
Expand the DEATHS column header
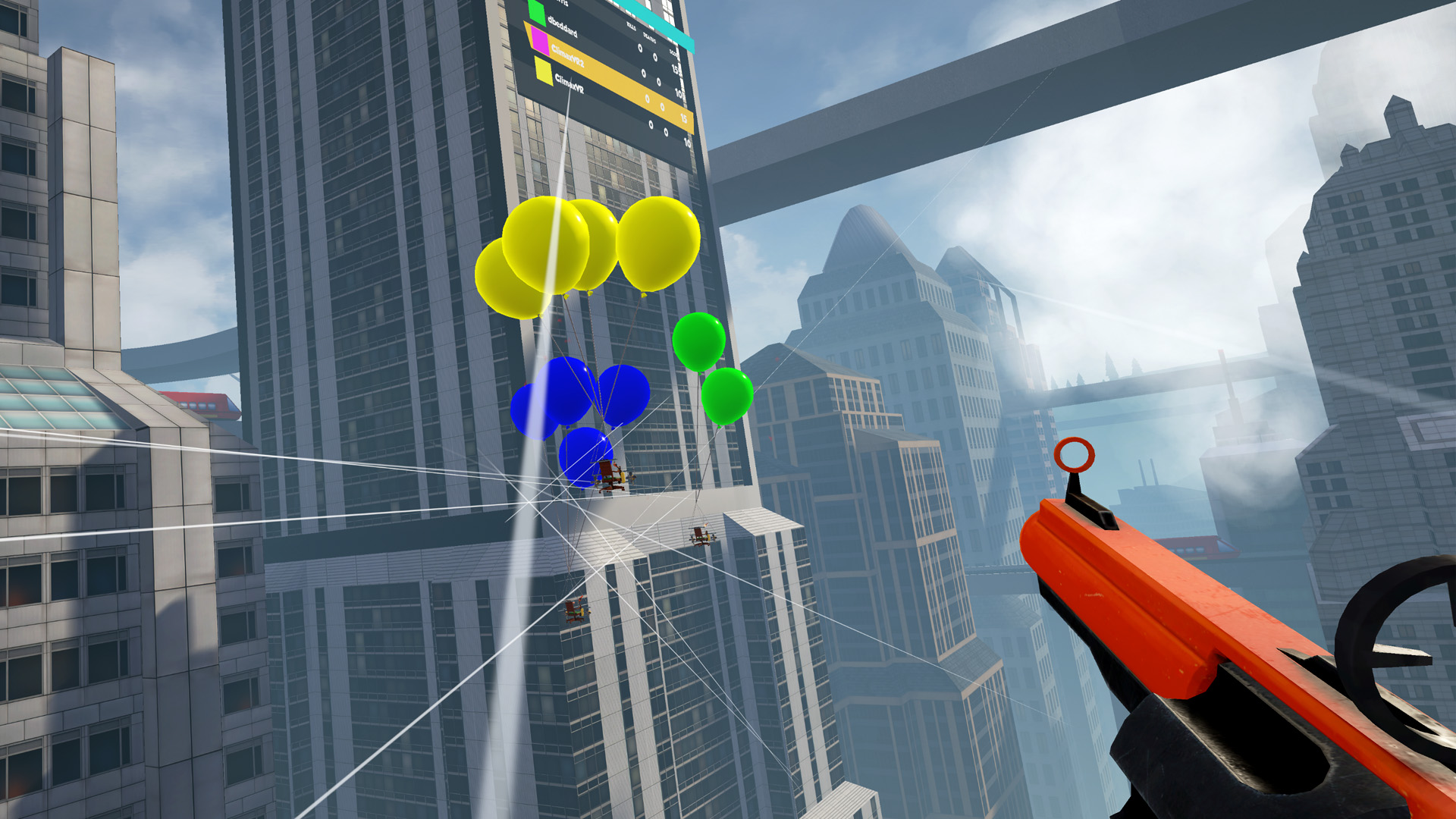coord(650,39)
